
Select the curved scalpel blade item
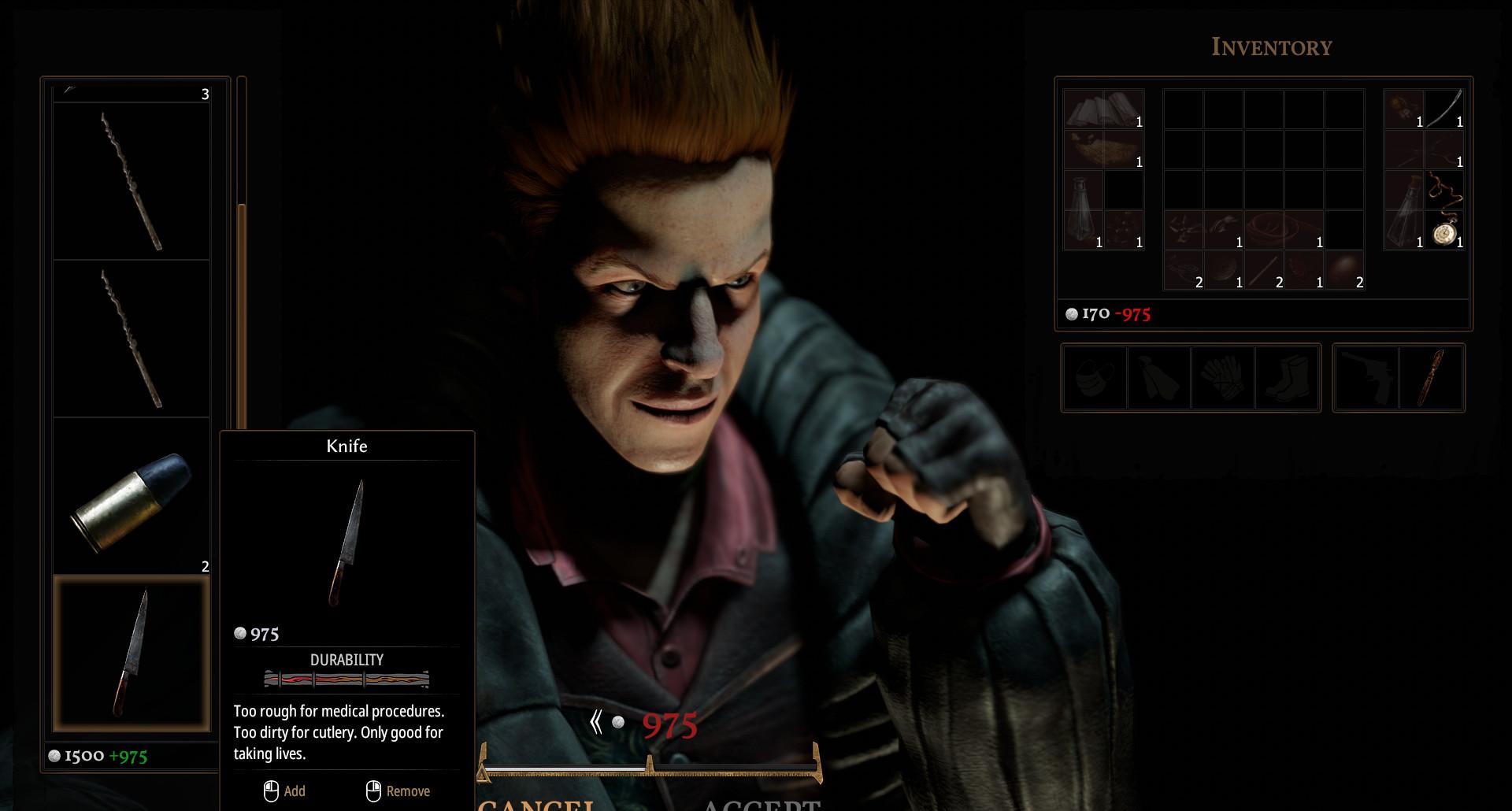click(x=1444, y=109)
